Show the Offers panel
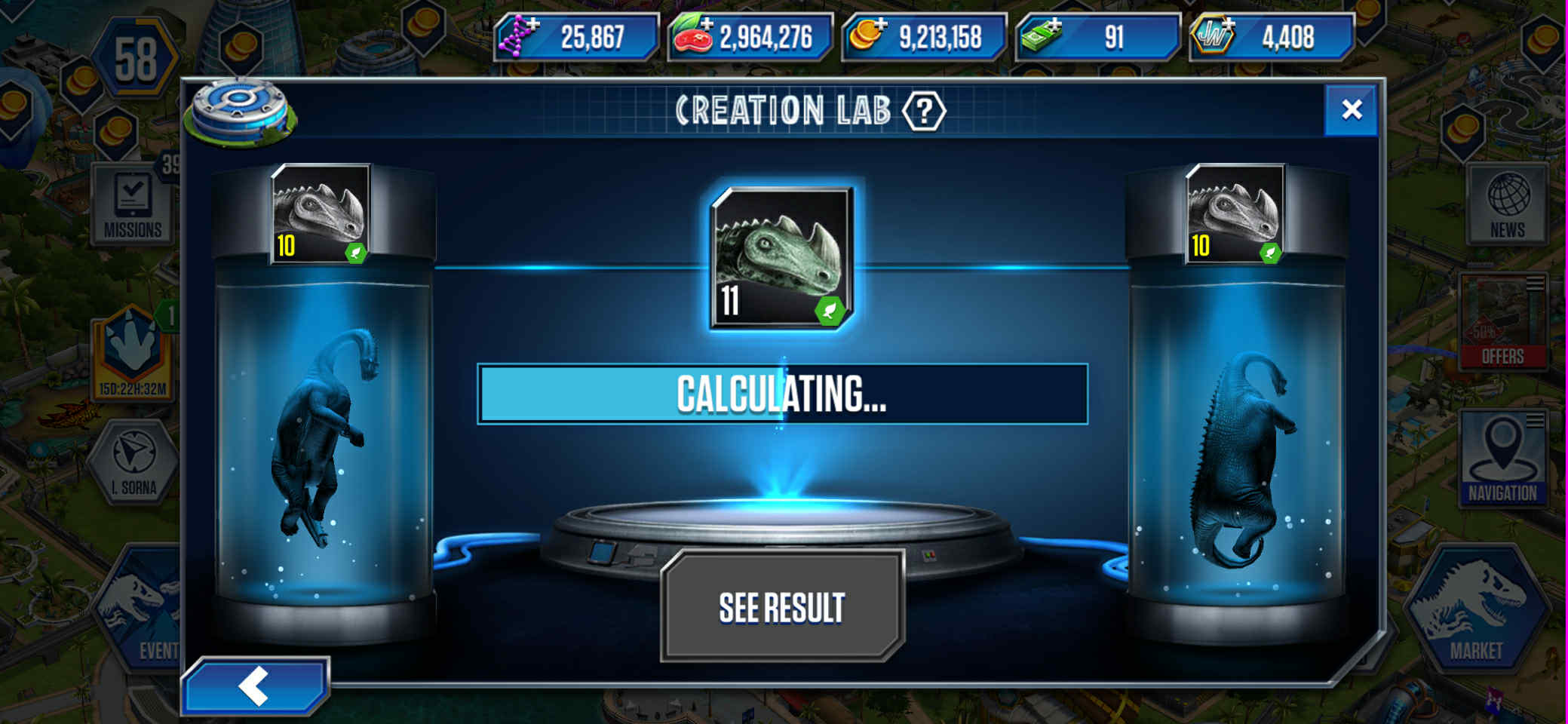 pos(1502,323)
